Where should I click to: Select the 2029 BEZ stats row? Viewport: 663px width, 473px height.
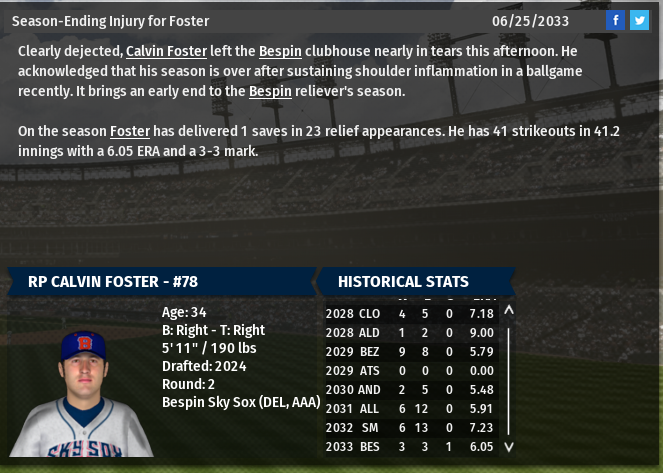click(x=410, y=351)
